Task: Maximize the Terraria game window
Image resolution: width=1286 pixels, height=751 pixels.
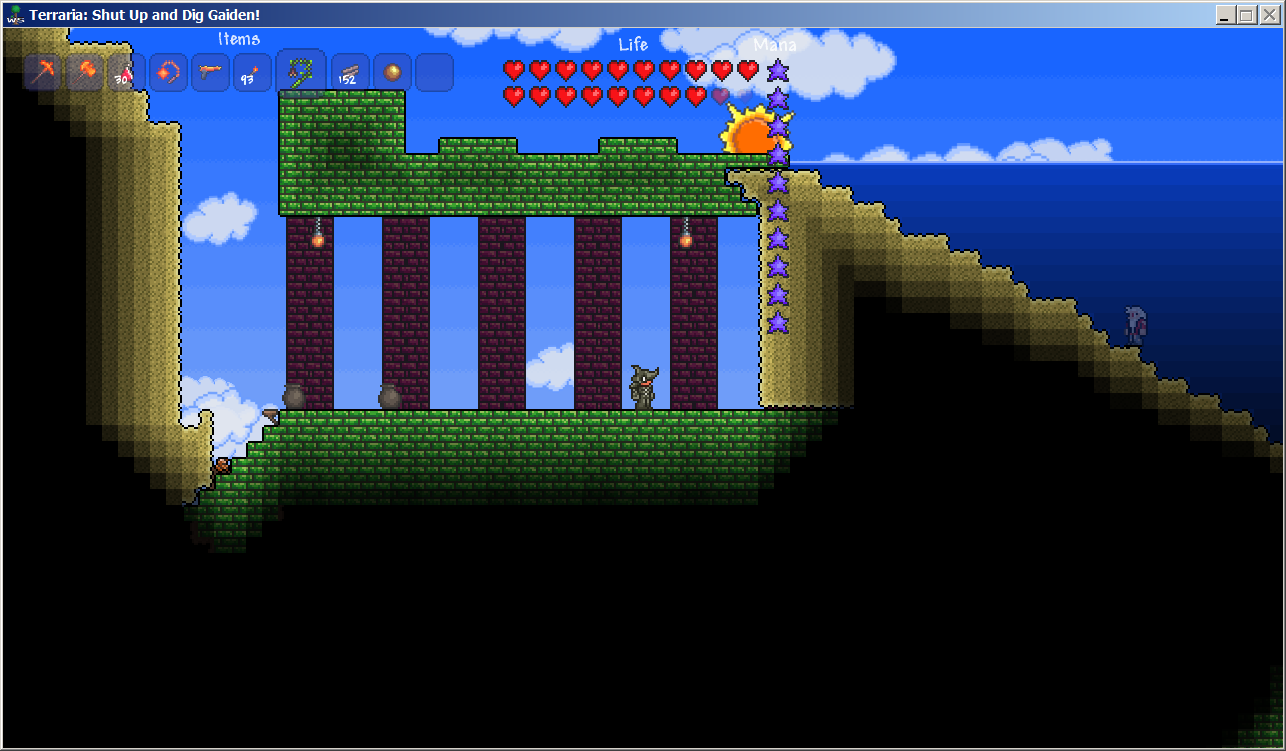Action: click(1247, 15)
